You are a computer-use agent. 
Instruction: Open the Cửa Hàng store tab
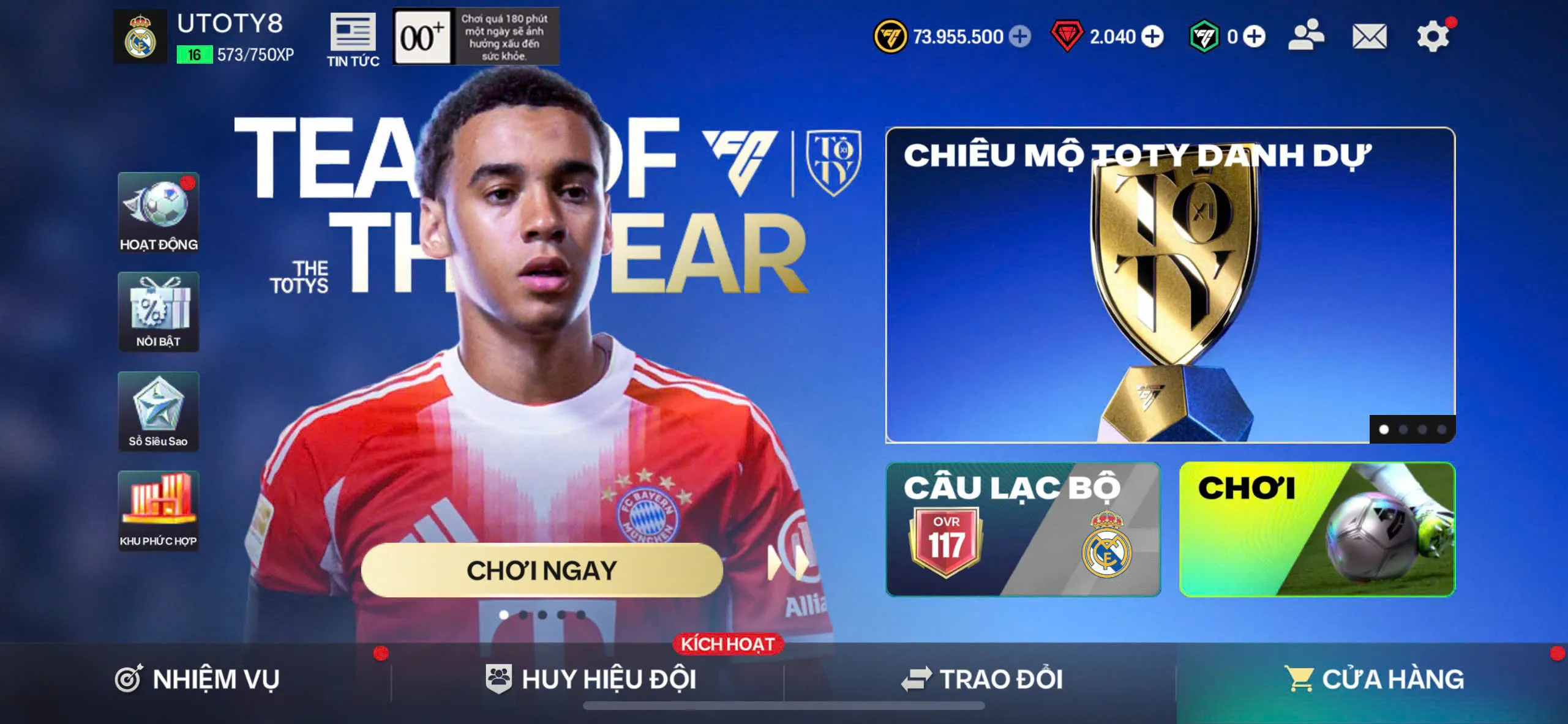[1373, 679]
